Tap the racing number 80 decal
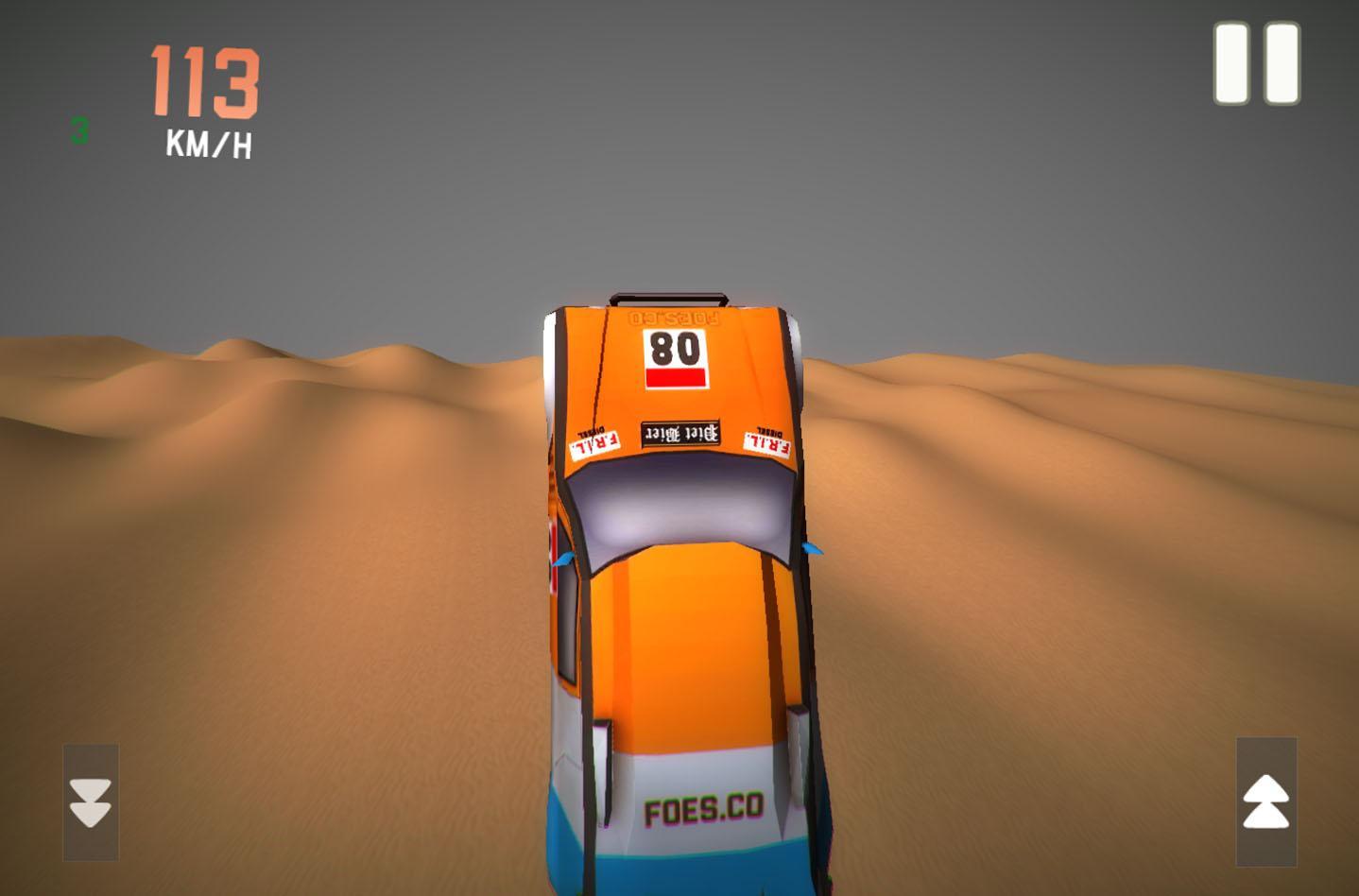The height and width of the screenshot is (896, 1359). [x=675, y=350]
